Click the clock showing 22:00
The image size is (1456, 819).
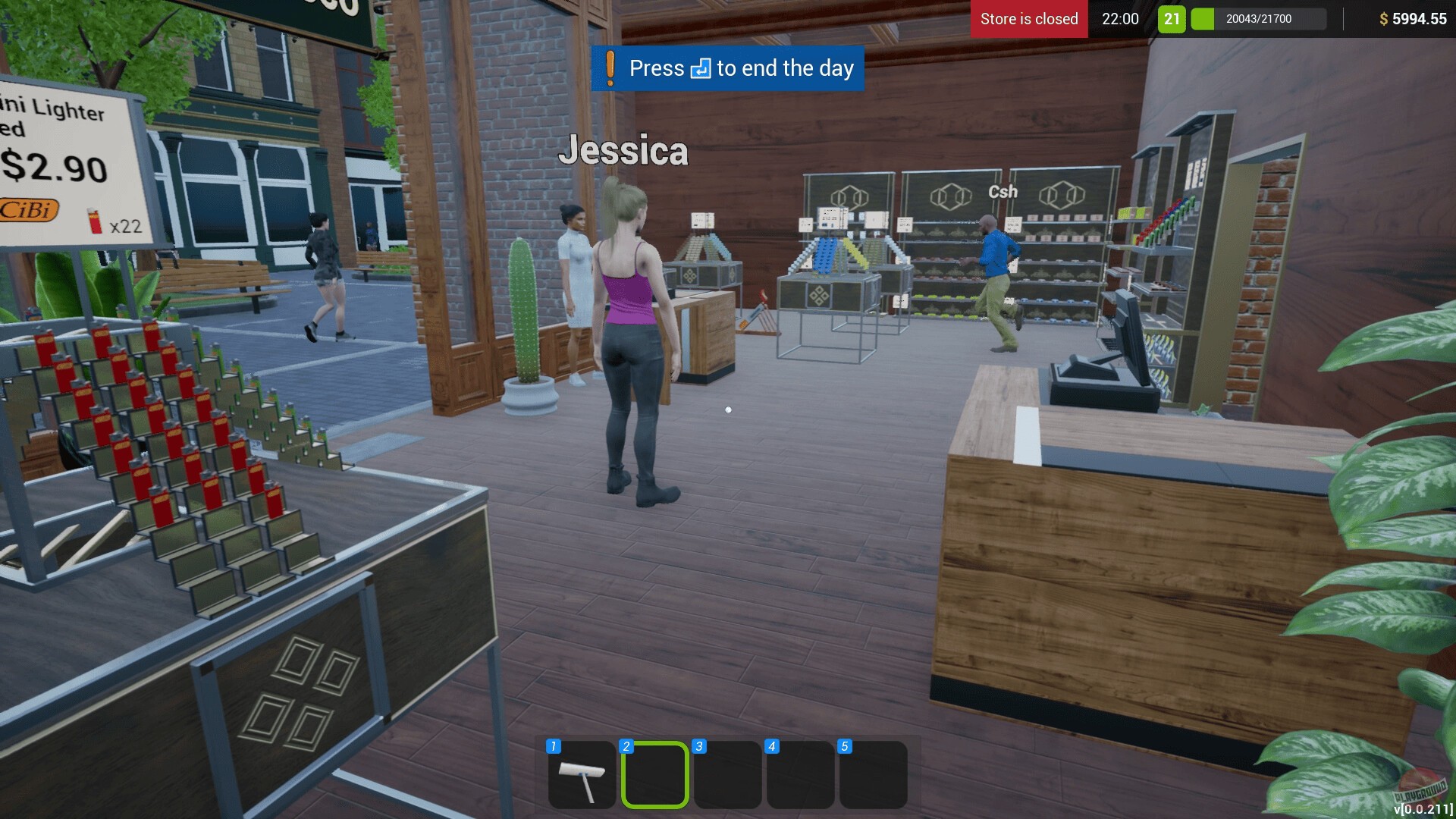coord(1121,19)
